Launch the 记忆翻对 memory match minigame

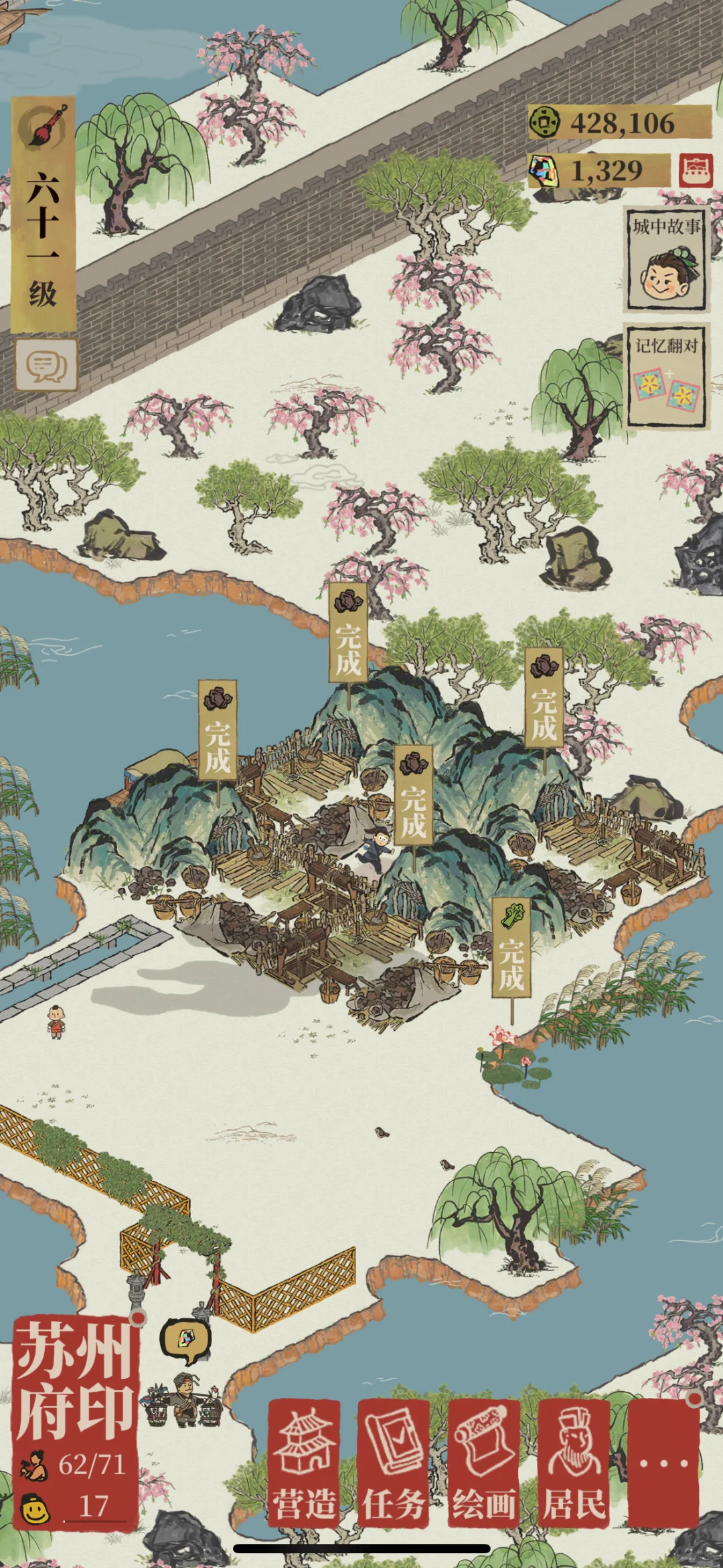666,376
